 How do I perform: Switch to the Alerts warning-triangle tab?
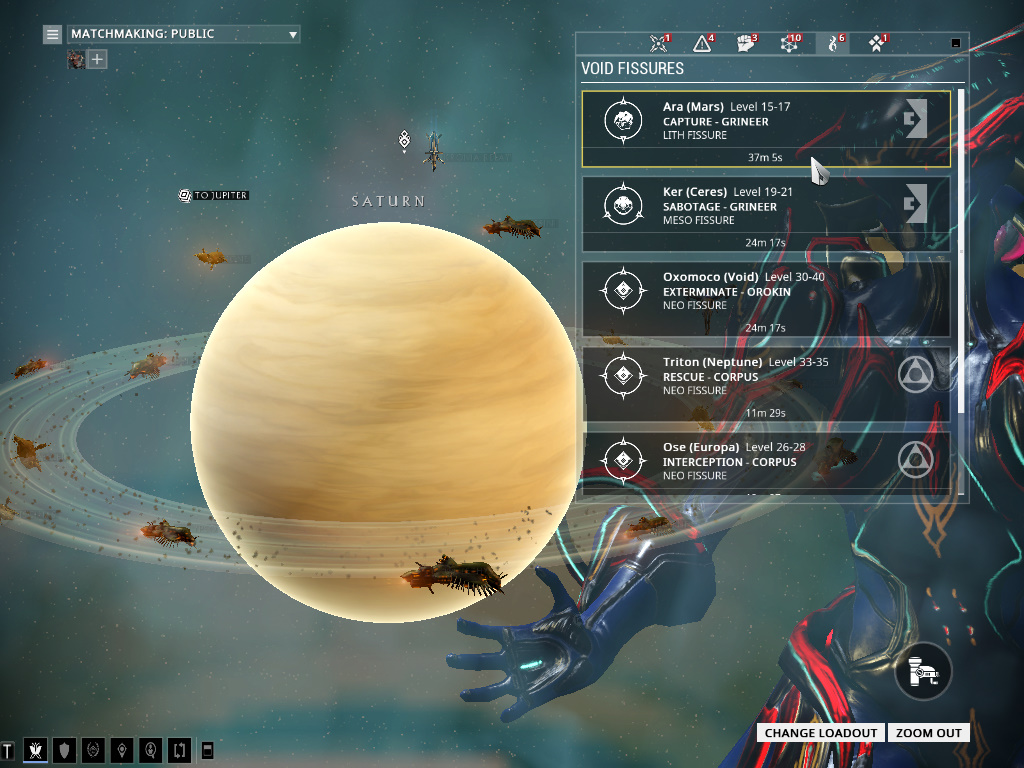pyautogui.click(x=702, y=43)
